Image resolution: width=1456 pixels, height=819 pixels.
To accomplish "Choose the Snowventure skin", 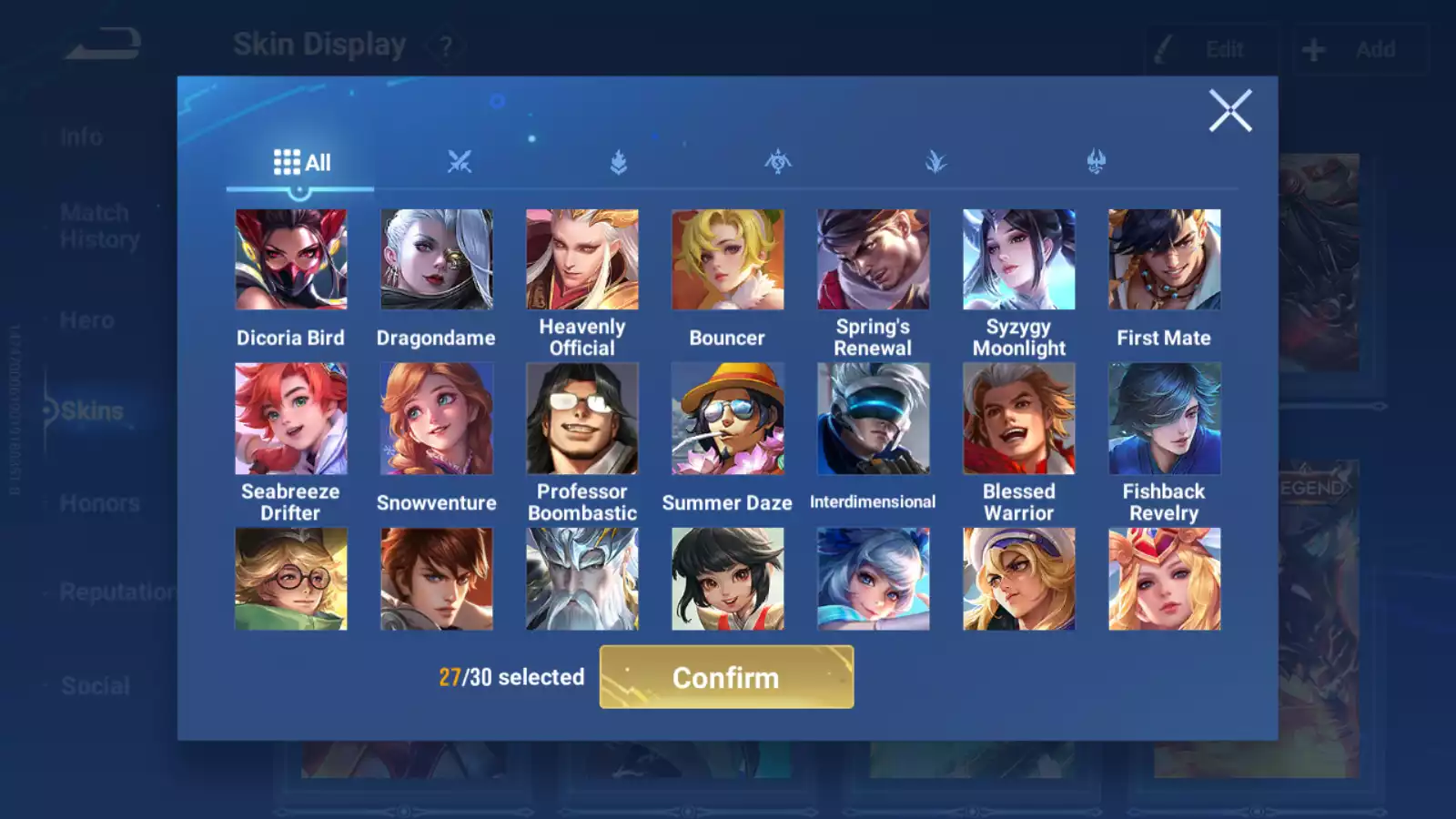I will point(437,419).
